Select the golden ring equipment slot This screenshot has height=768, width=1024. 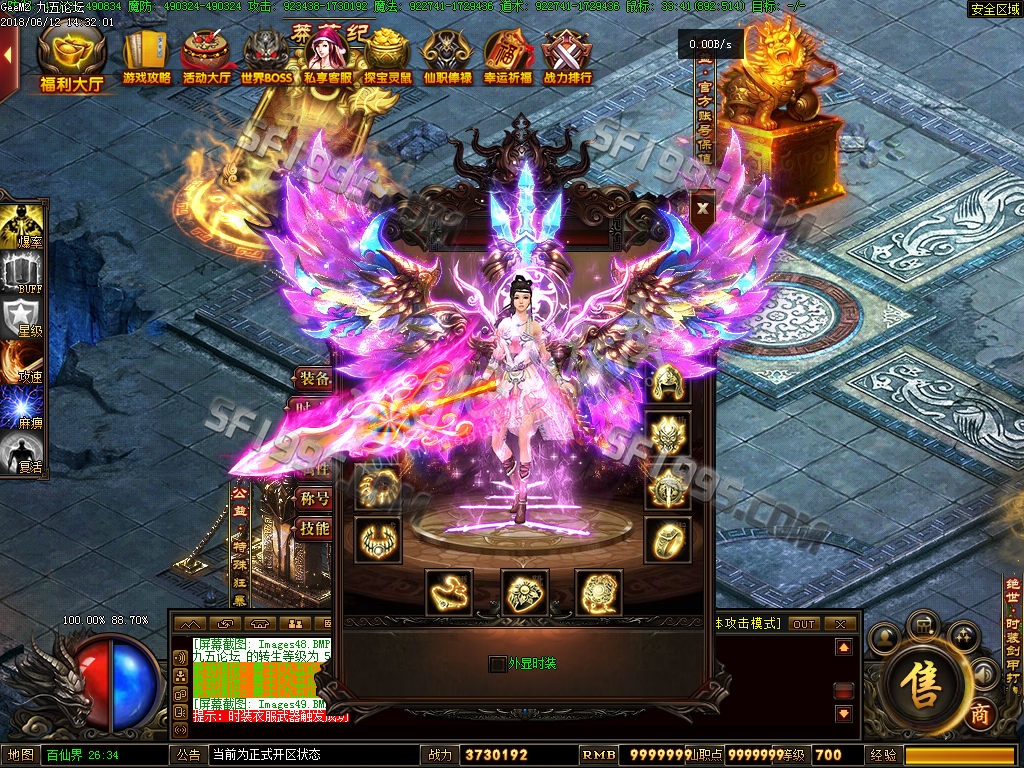(x=667, y=540)
